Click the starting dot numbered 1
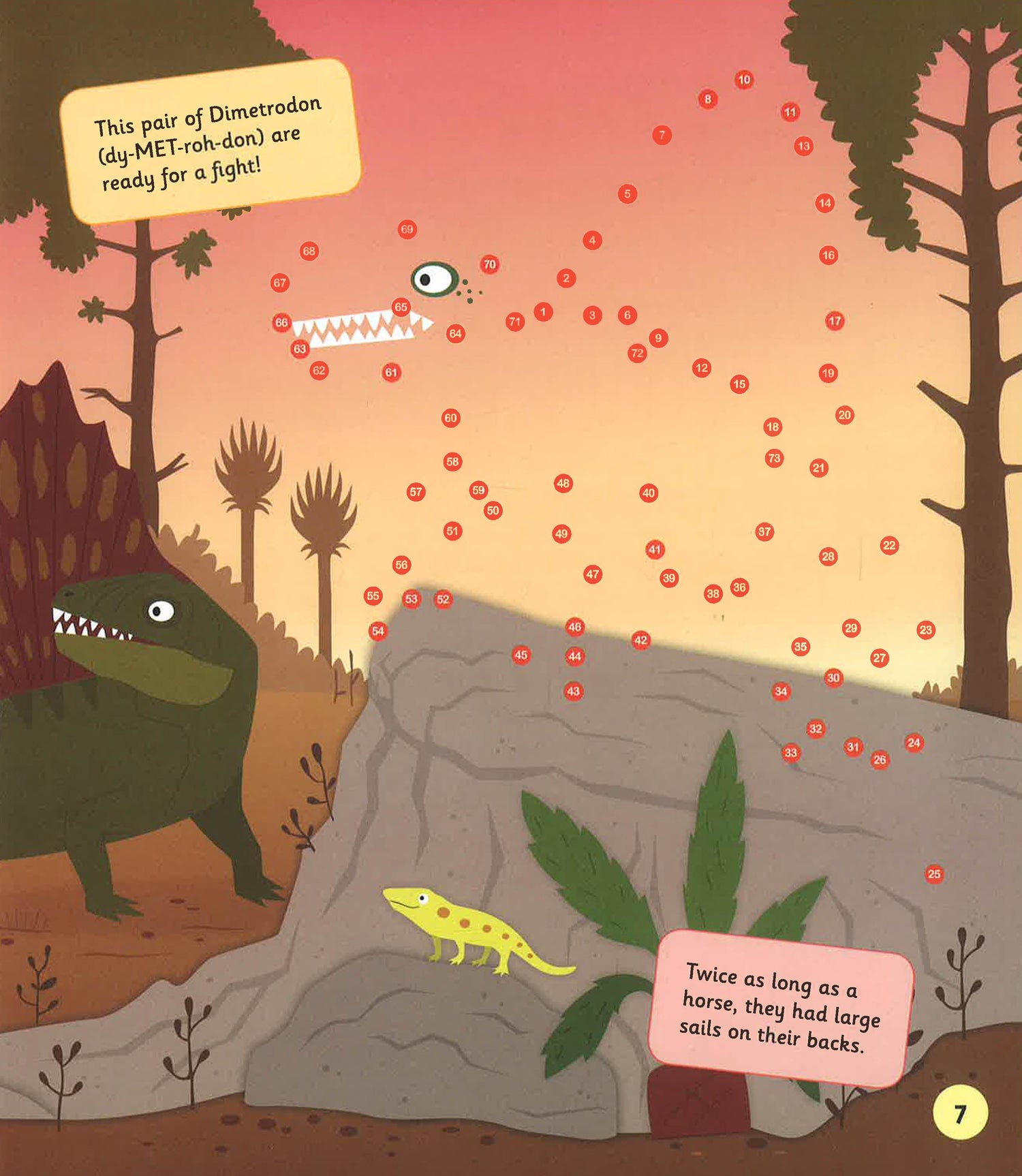This screenshot has height=1176, width=1022. 543,312
